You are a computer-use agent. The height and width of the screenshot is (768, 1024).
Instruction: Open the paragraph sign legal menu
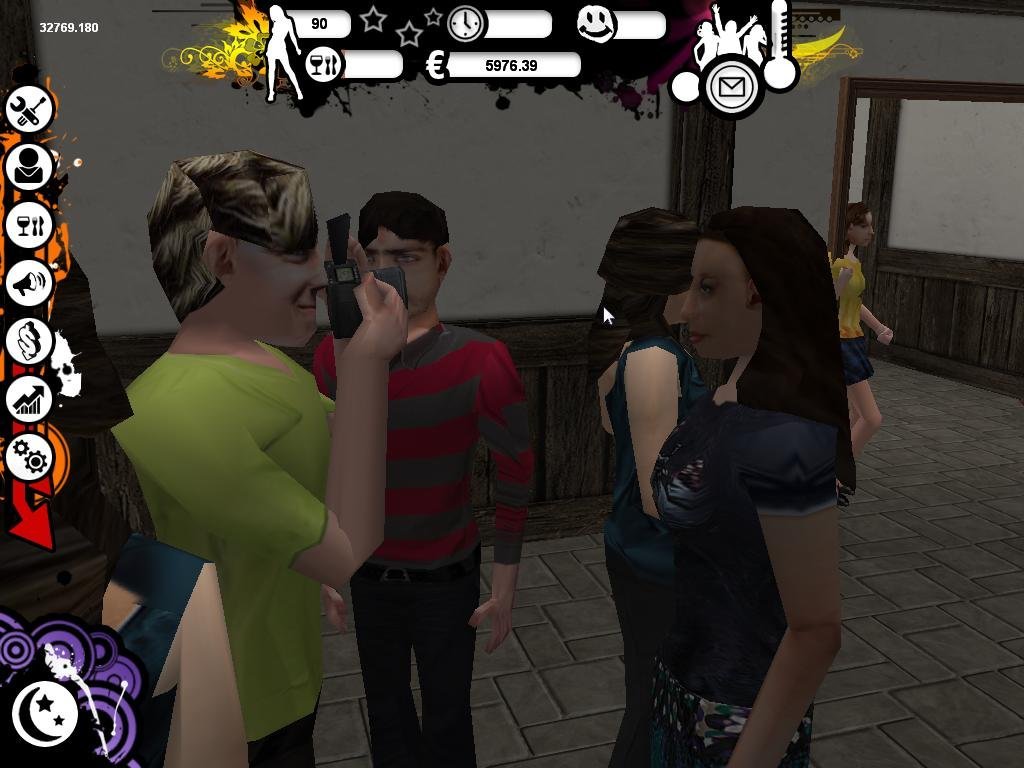pyautogui.click(x=29, y=341)
